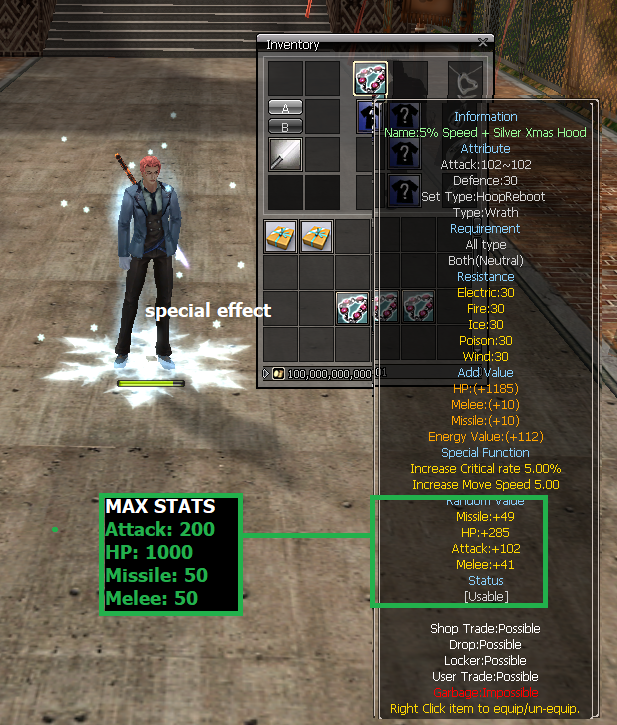Click the gold coin icon
The width and height of the screenshot is (617, 725).
279,374
